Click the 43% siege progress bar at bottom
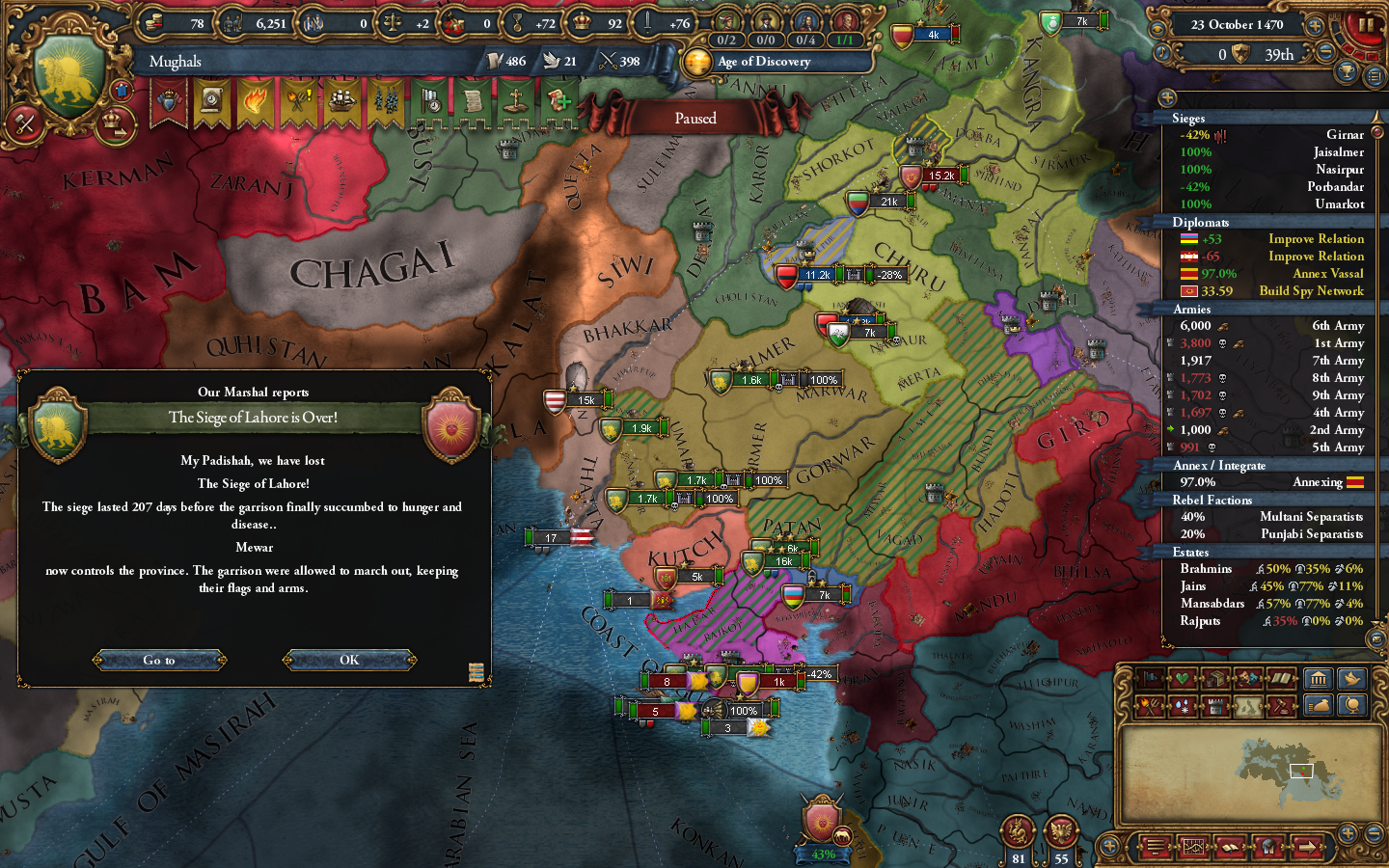 [x=822, y=854]
